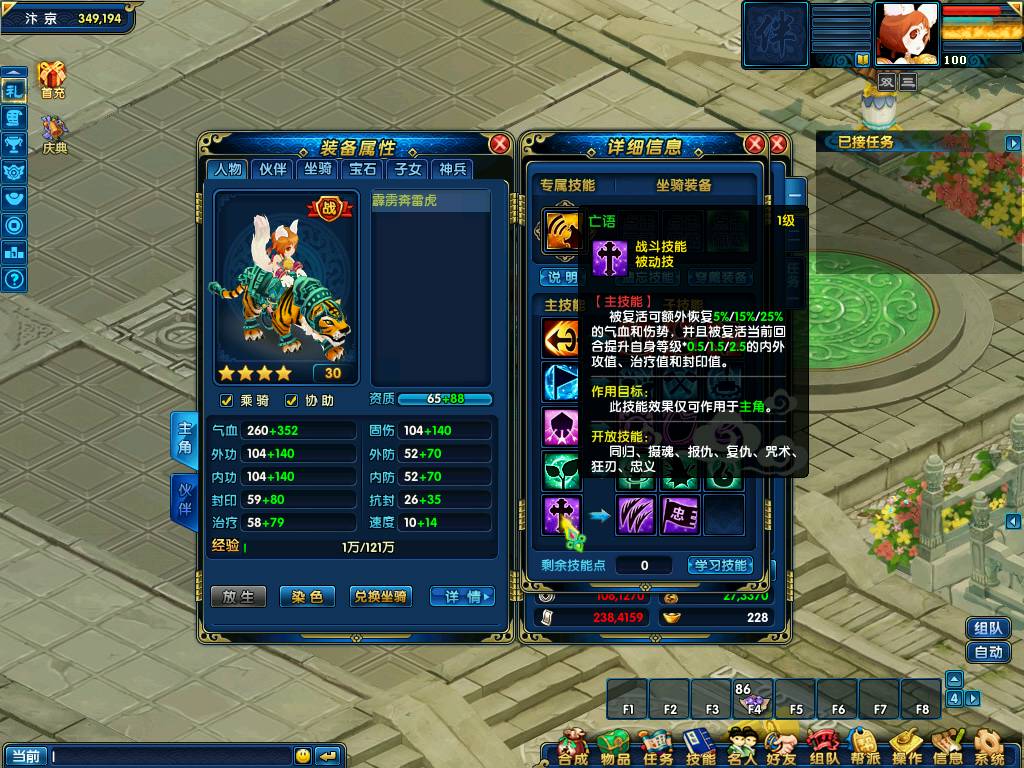Open the 染色 dye option
This screenshot has height=768, width=1024.
pos(306,596)
